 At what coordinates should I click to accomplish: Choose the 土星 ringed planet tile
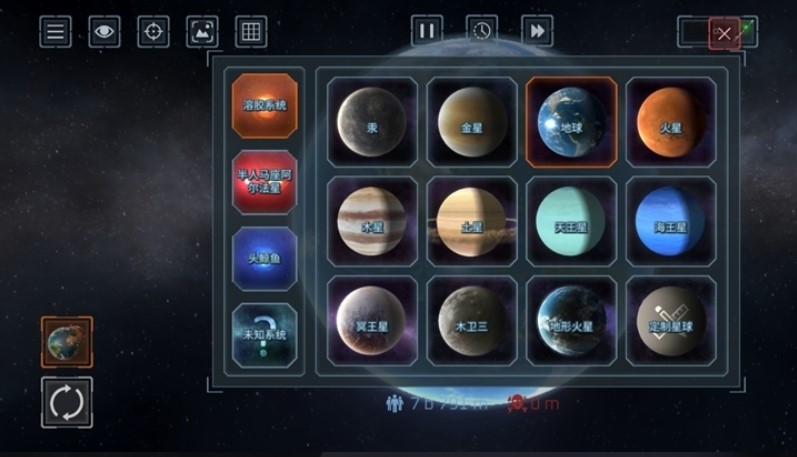coord(472,222)
